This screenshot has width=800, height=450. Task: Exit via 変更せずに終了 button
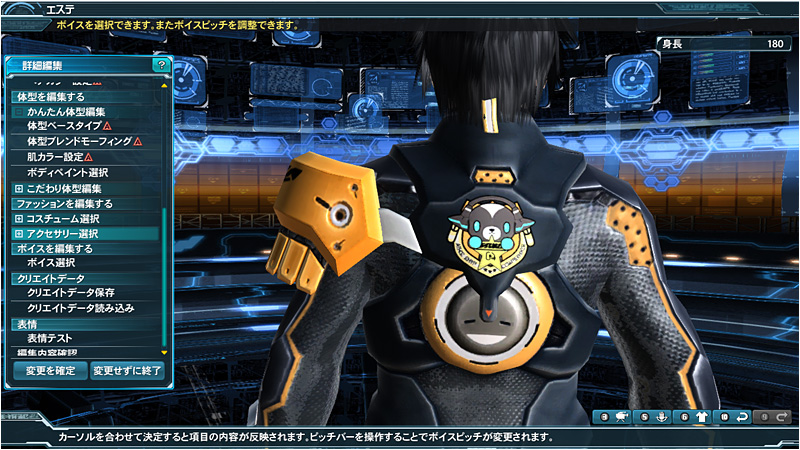(126, 370)
